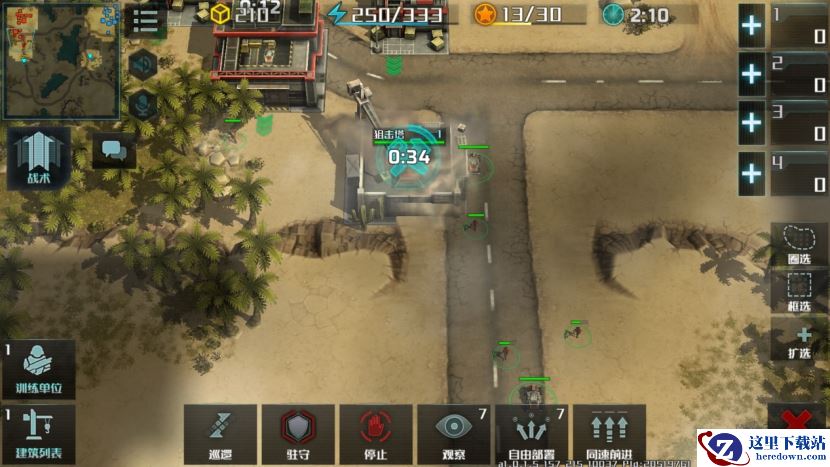Order units to 巡逻 patrol
The height and width of the screenshot is (467, 830).
220,434
